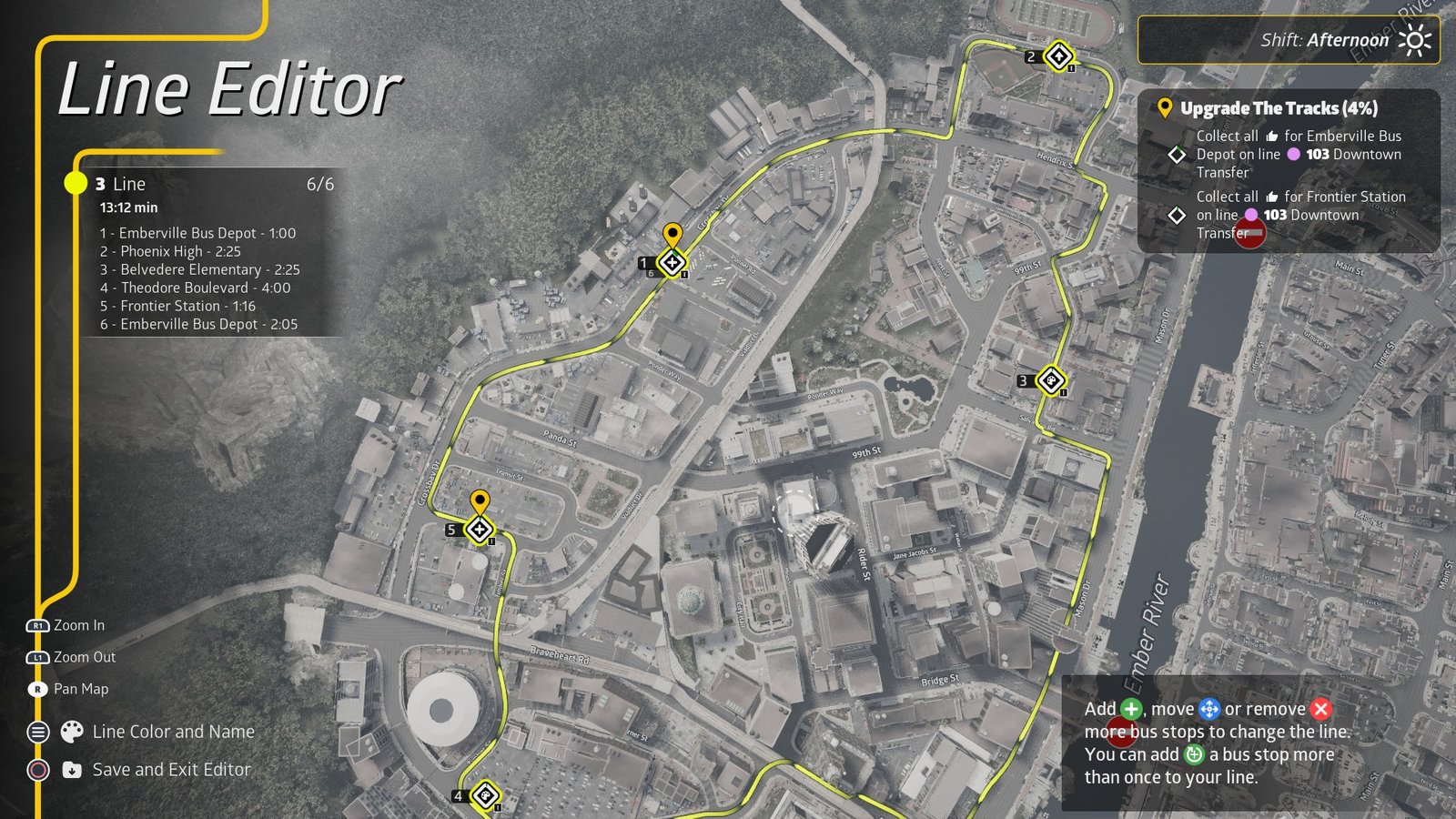The image size is (1456, 819).
Task: Click the Zoom Out map control
Action: coord(84,657)
